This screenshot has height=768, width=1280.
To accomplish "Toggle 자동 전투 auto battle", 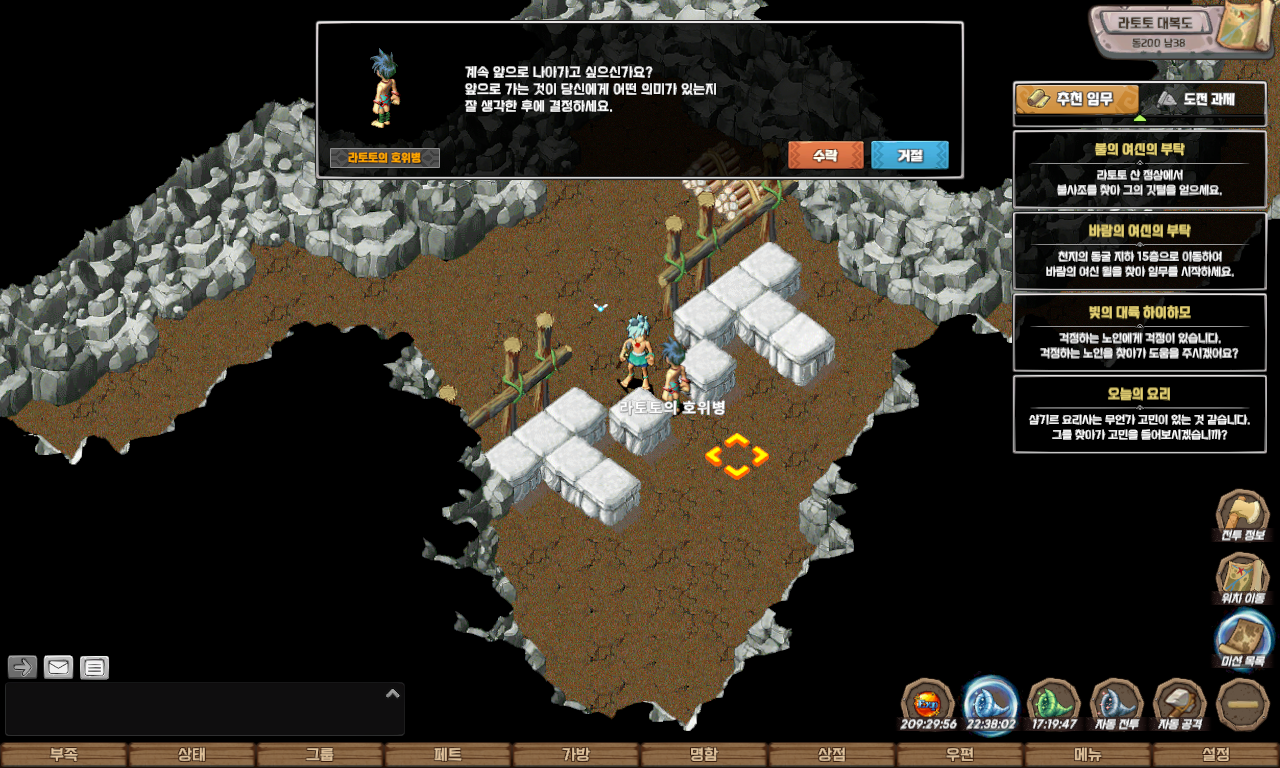I will [1117, 704].
